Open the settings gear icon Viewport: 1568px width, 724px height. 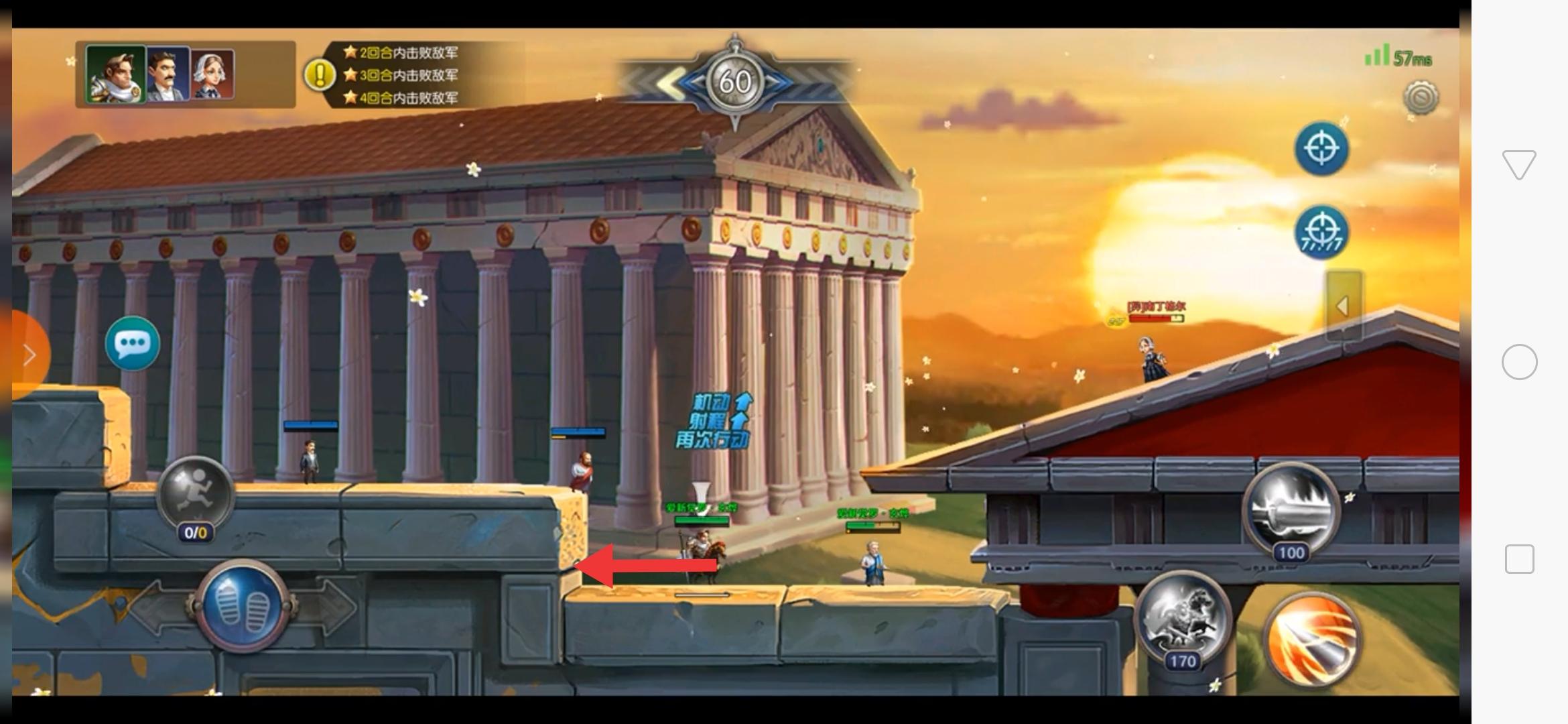click(x=1420, y=99)
